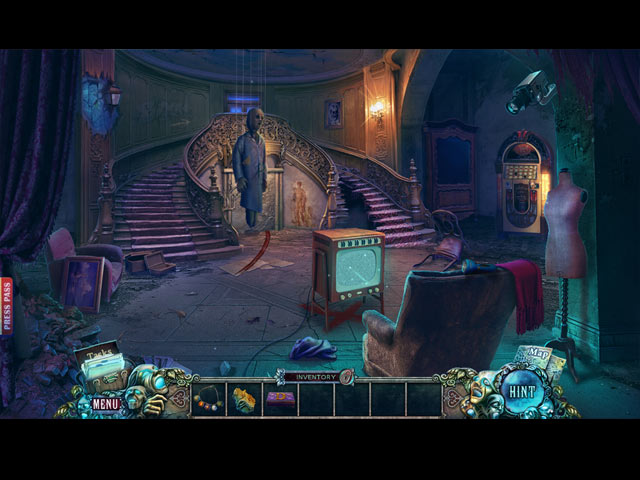Toggle the inventory lock icon

347,377
